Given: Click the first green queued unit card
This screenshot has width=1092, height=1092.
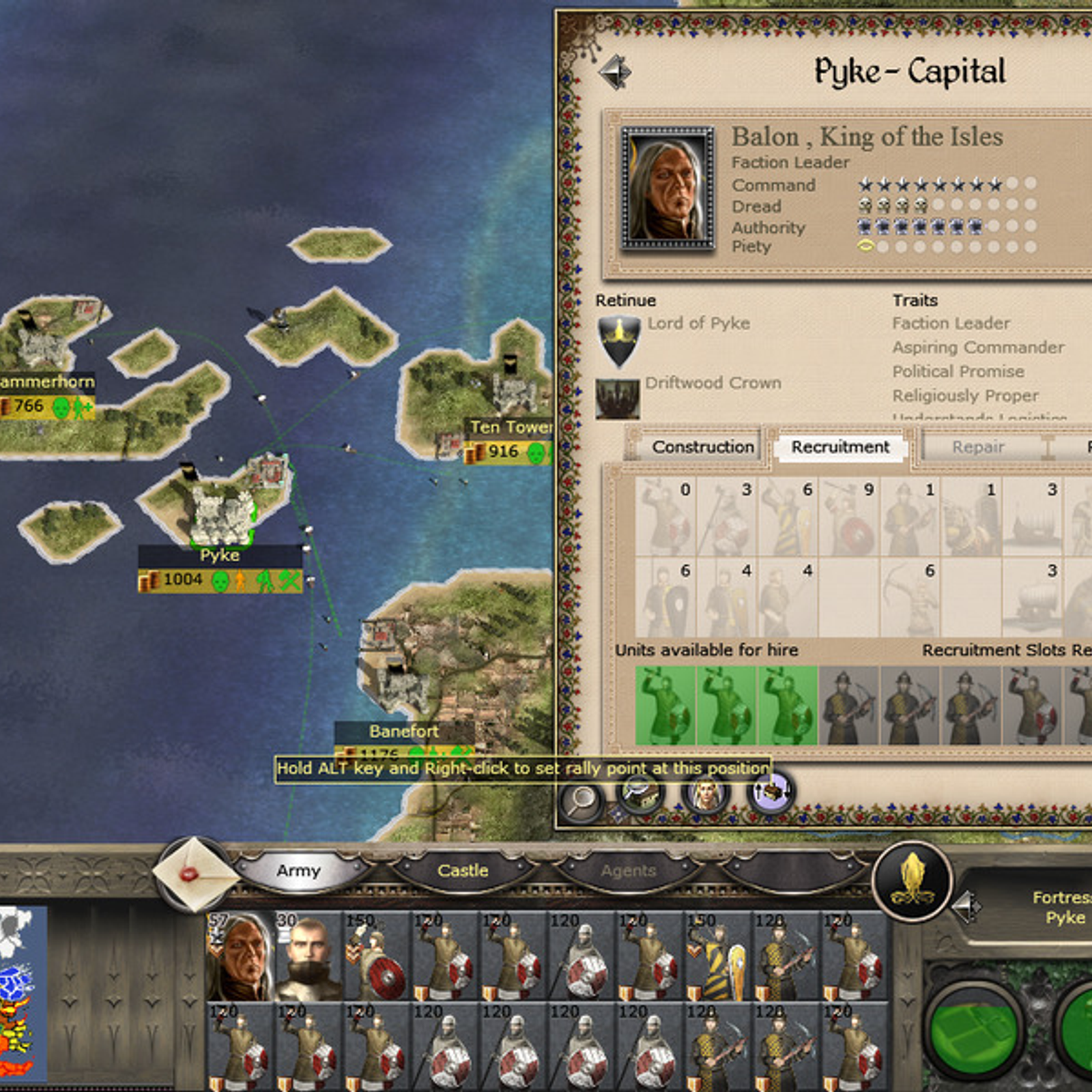Looking at the screenshot, I should (665, 705).
